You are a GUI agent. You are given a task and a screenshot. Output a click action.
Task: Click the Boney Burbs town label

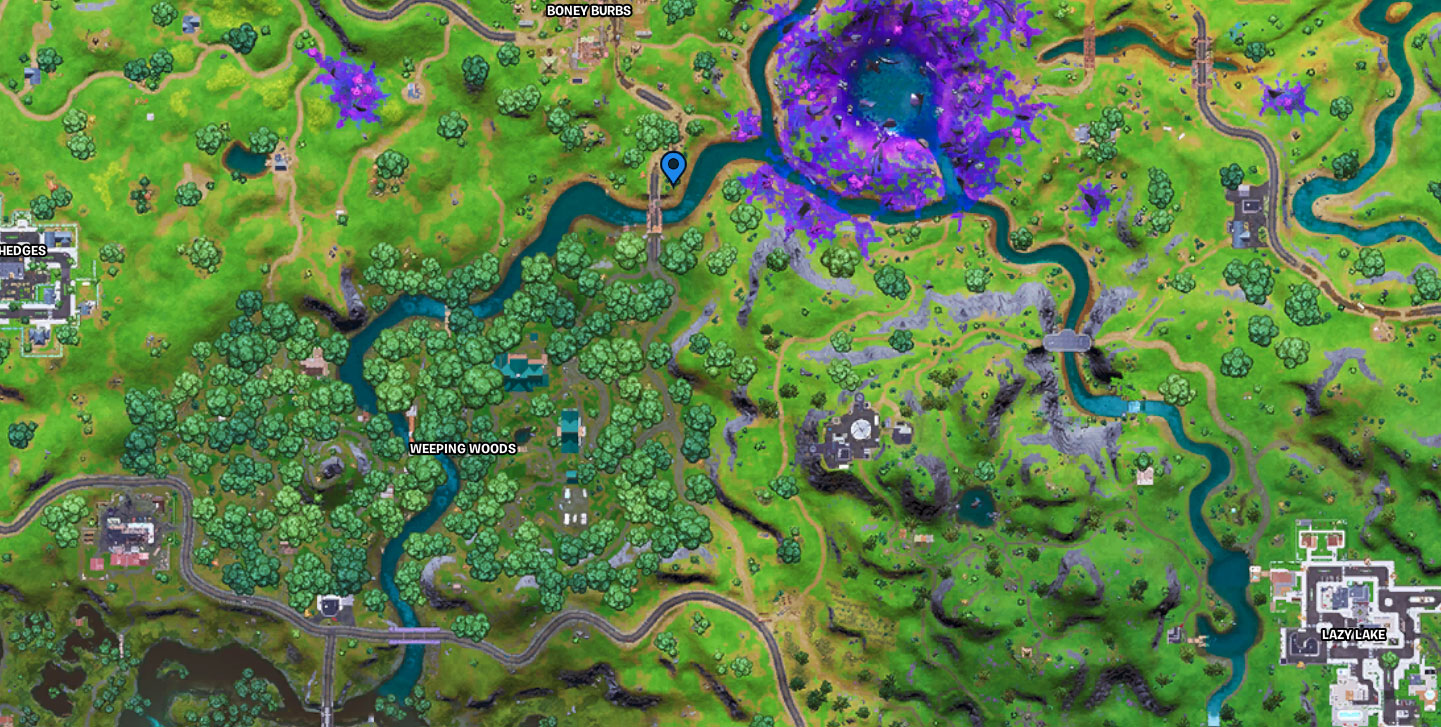[x=587, y=10]
